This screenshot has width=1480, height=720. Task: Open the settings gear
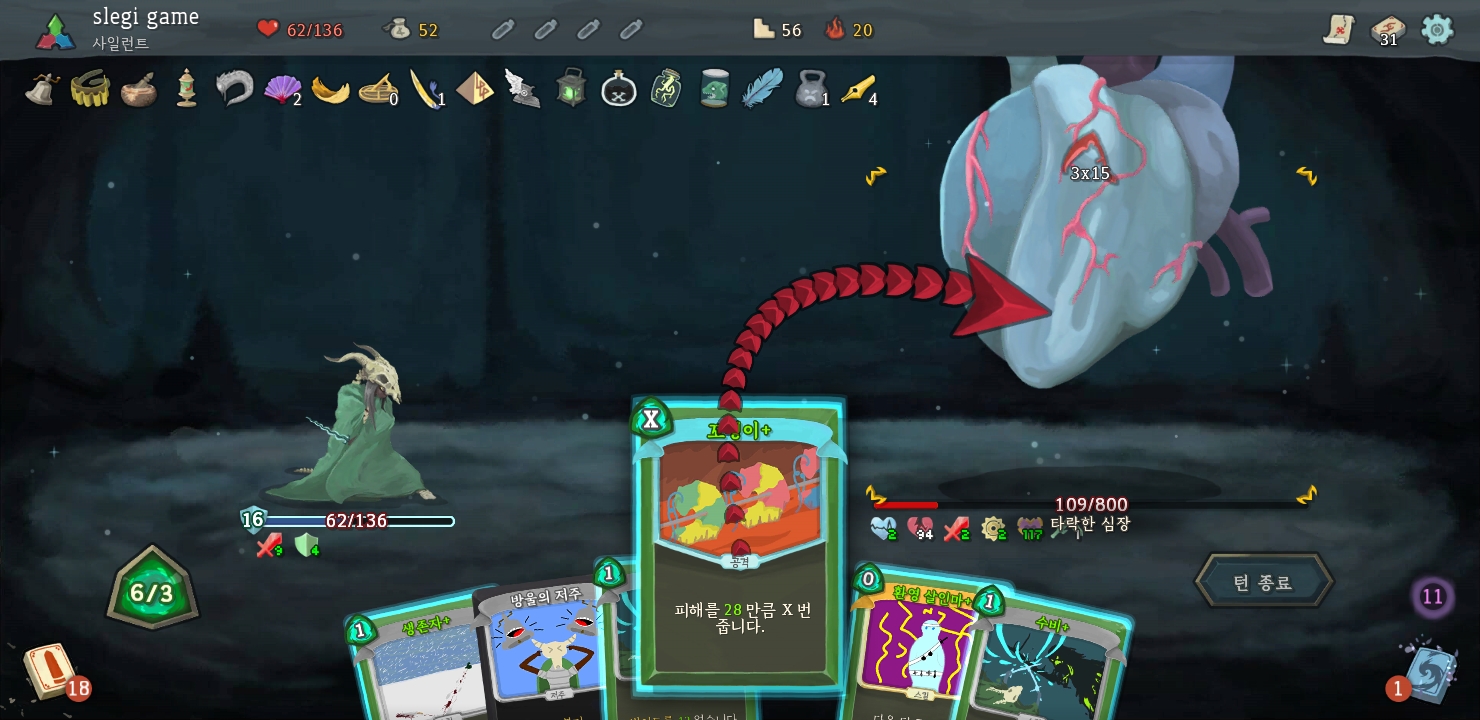(x=1437, y=29)
